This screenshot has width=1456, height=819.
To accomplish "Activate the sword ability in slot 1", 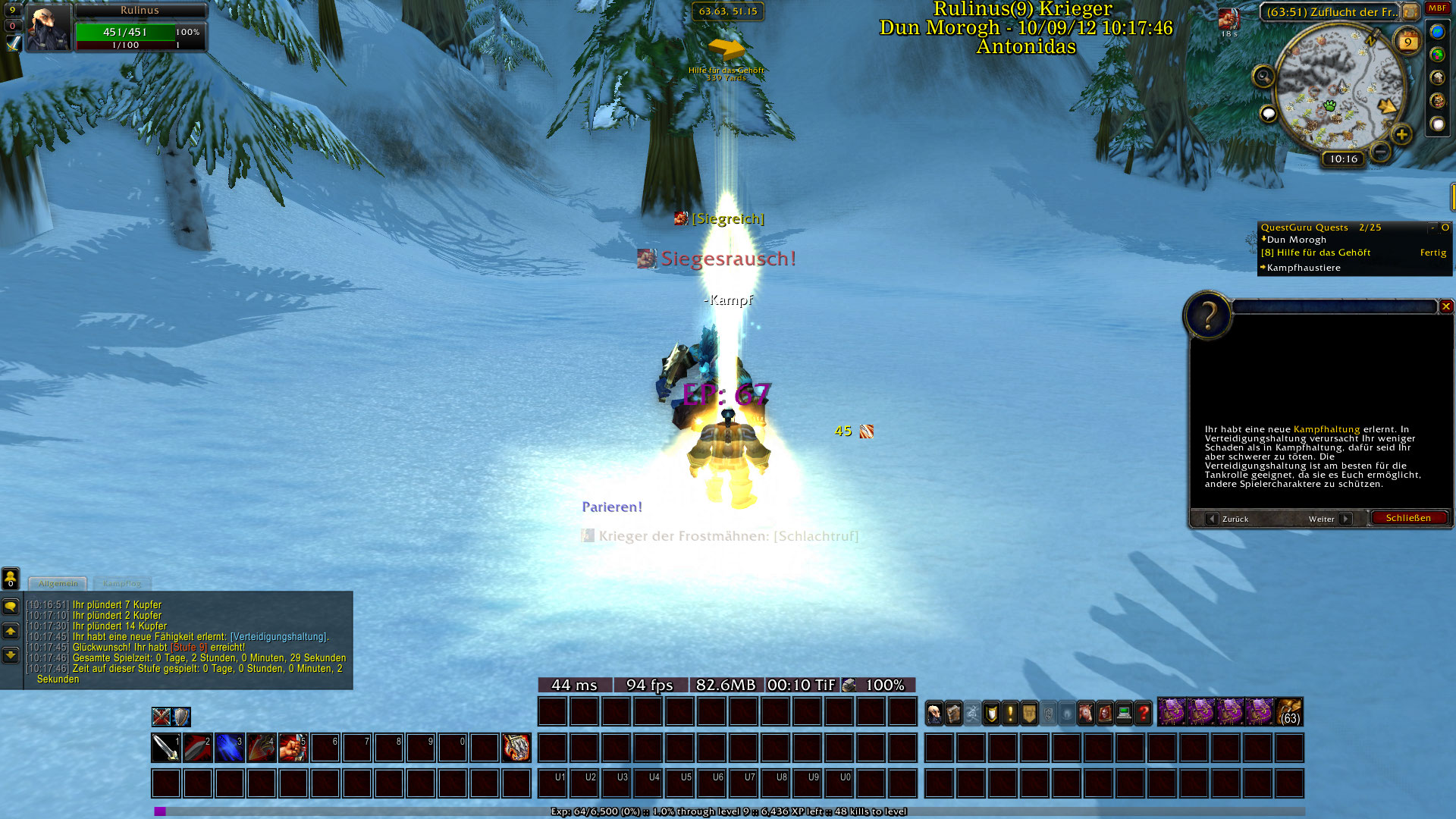I will click(x=165, y=748).
